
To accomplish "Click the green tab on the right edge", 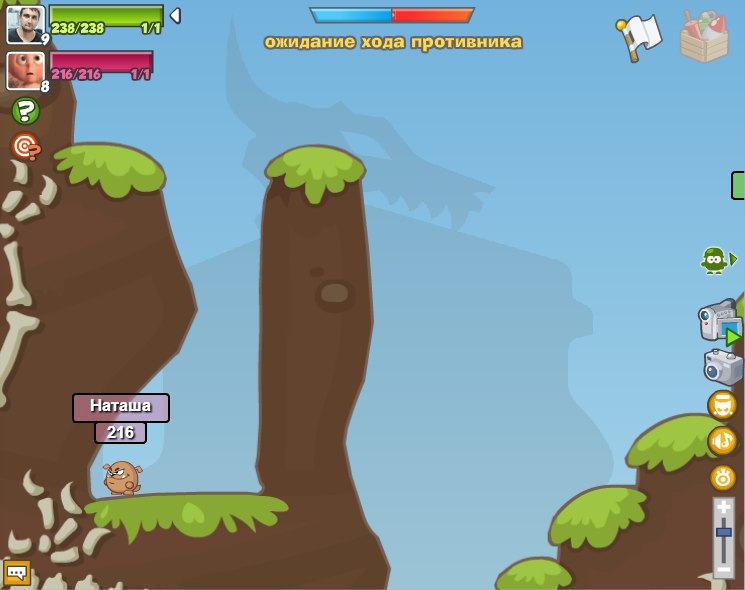I will point(739,185).
